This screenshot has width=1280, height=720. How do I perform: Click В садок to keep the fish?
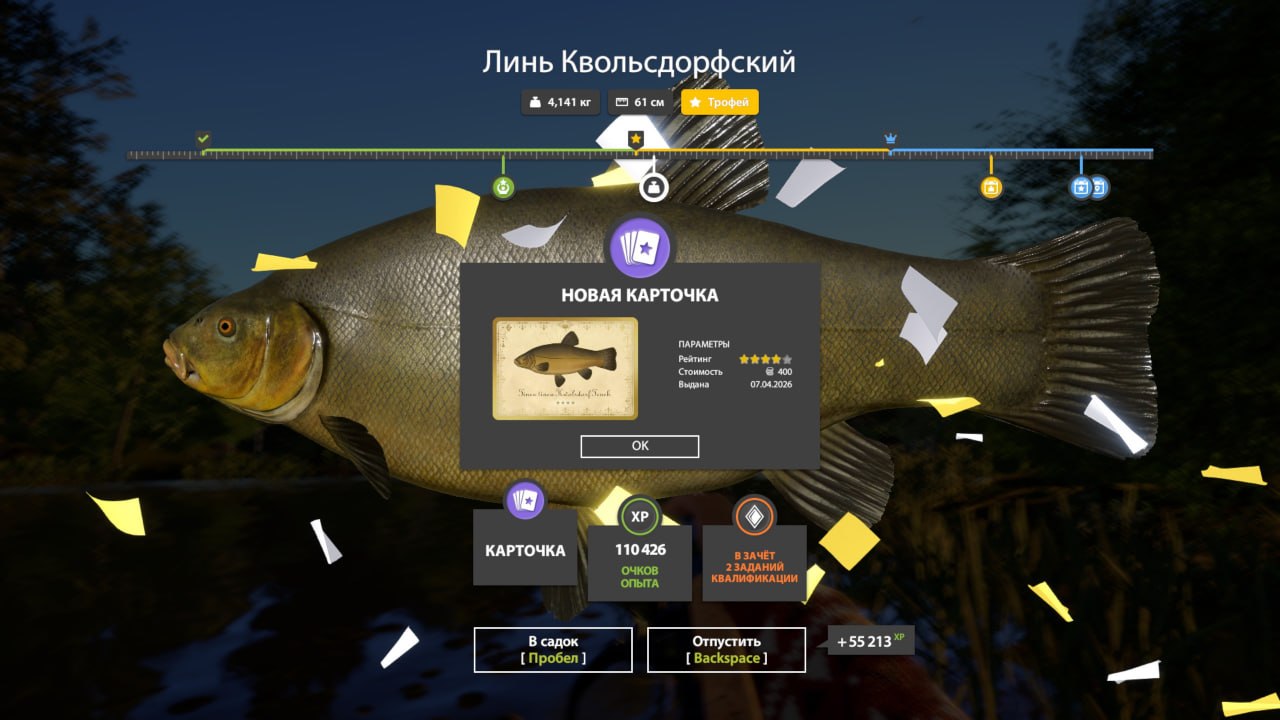551,649
